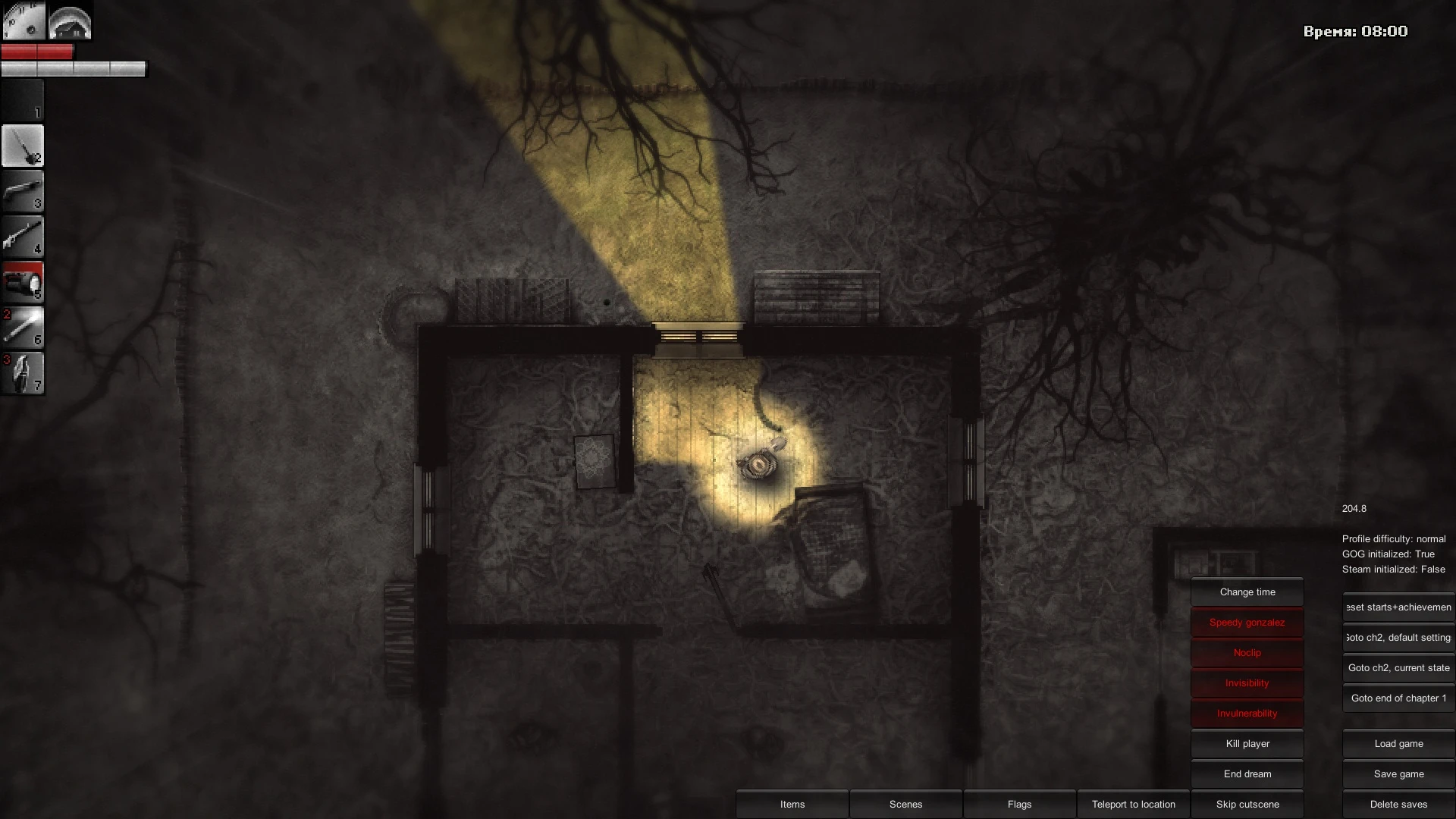
Task: Turn off Invulnerability
Action: 1247,713
